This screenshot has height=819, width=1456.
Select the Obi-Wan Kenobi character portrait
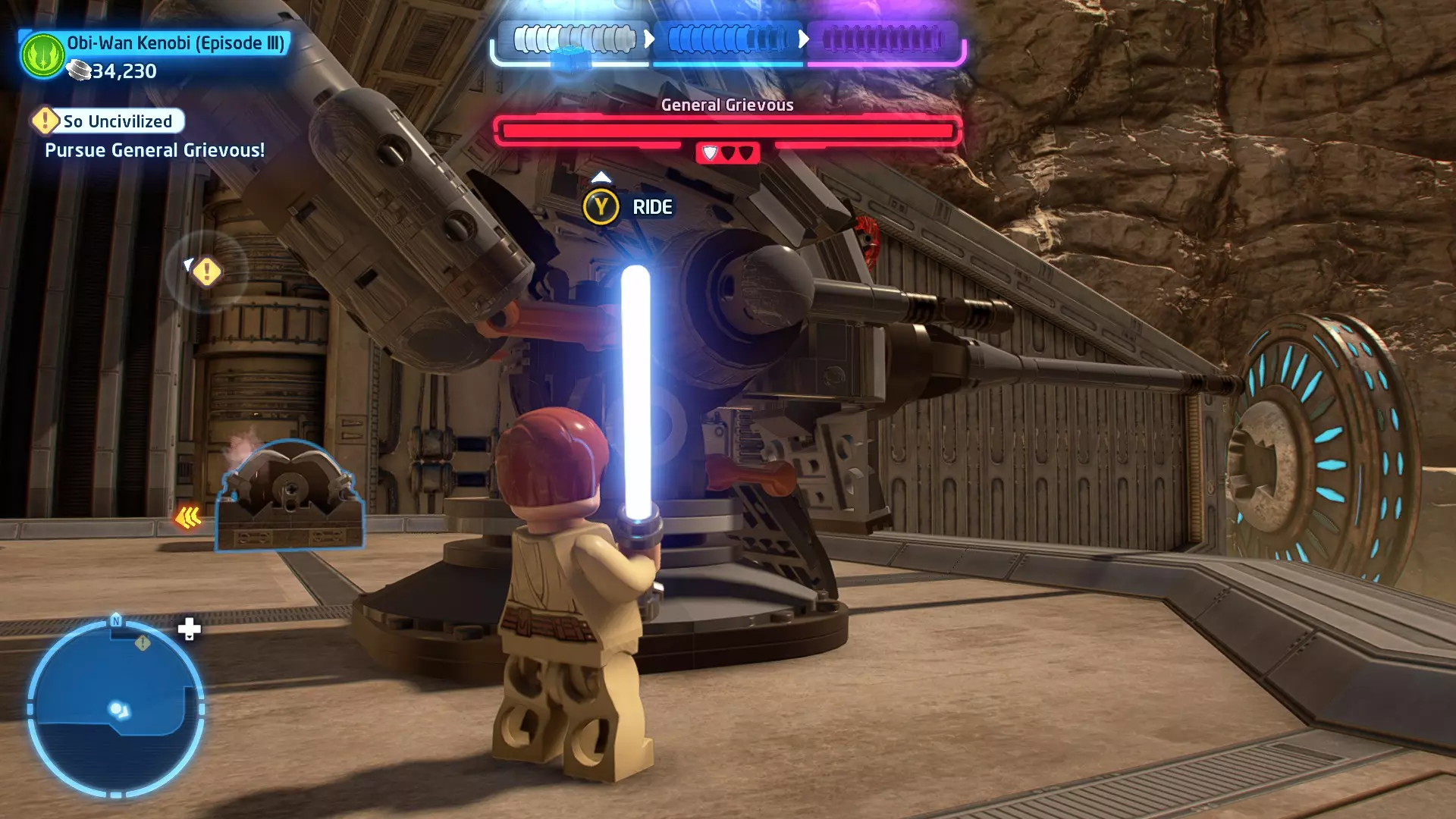(42, 55)
